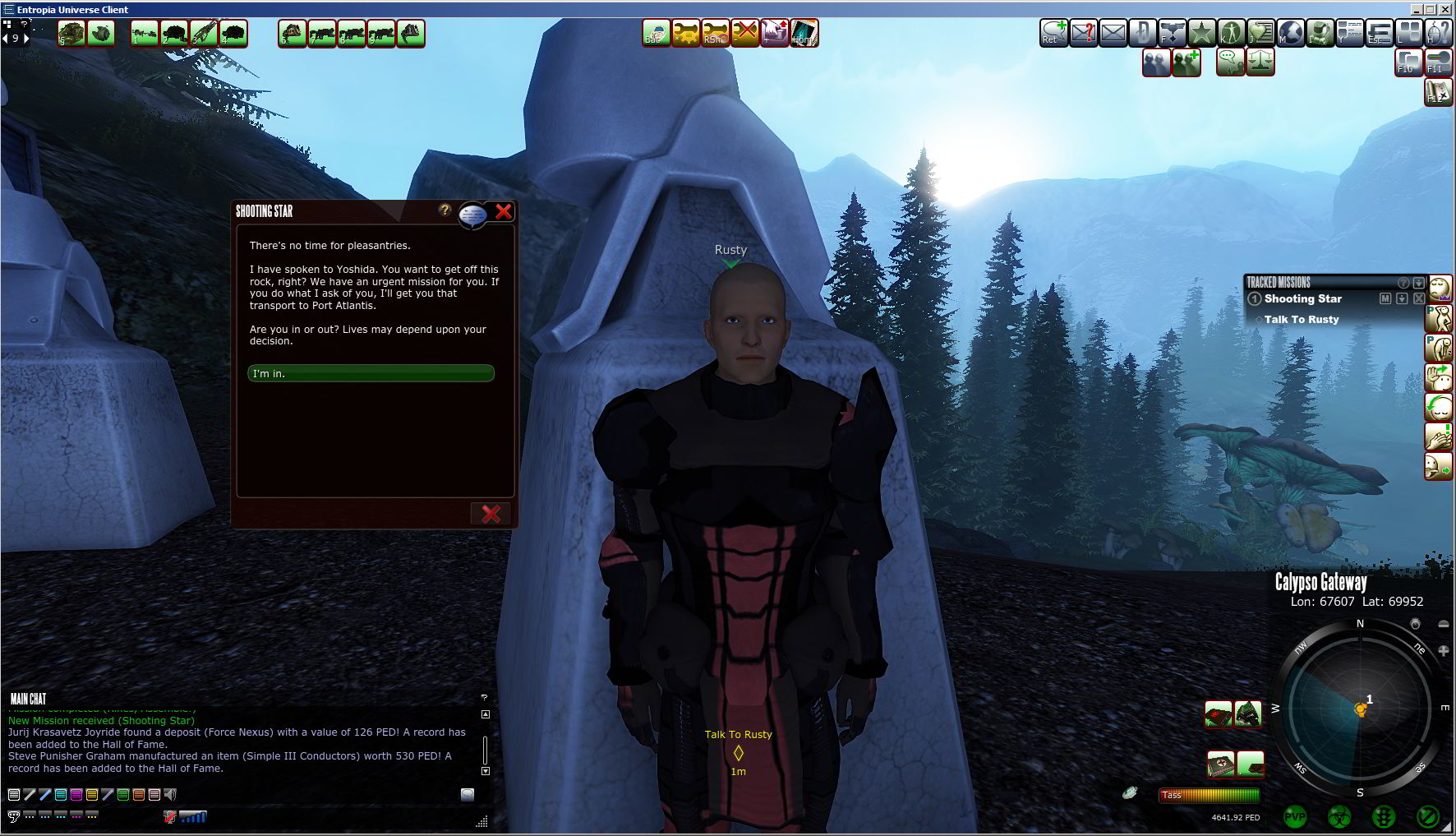Remove Shooting Star from tracked missions
Image resolution: width=1456 pixels, height=836 pixels.
pyautogui.click(x=1419, y=299)
